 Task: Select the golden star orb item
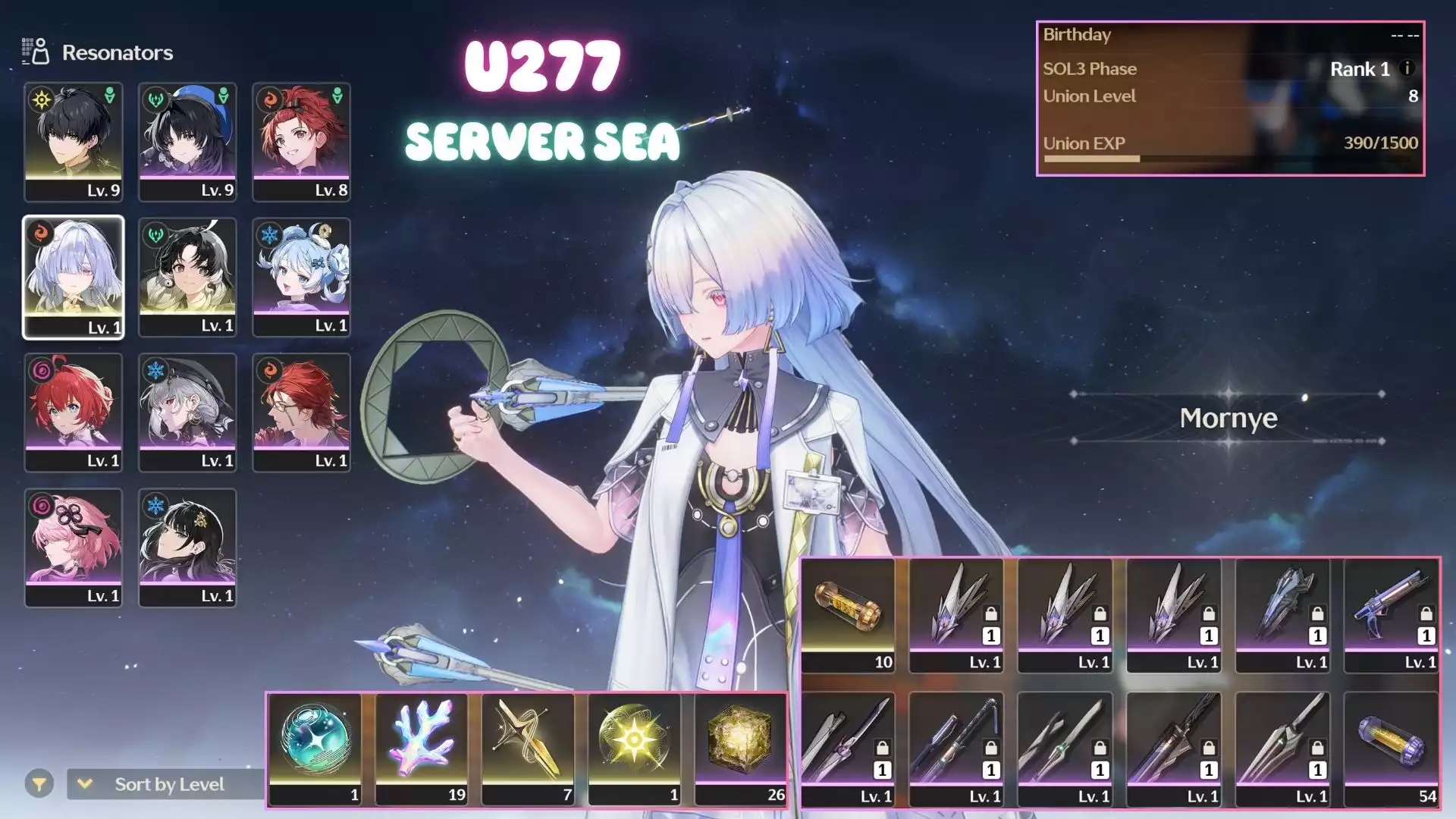(x=634, y=747)
